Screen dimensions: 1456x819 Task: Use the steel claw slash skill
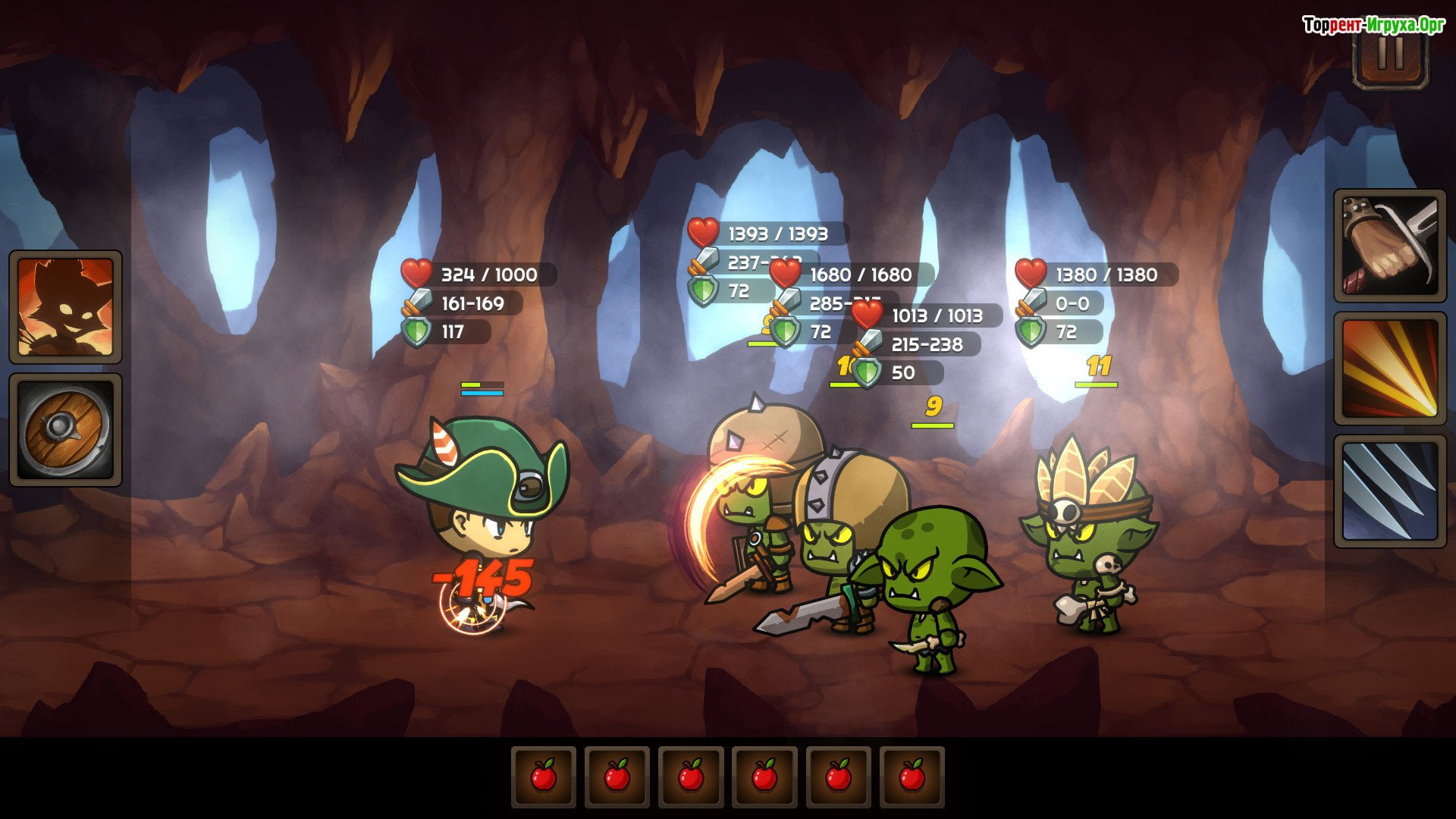point(1390,491)
